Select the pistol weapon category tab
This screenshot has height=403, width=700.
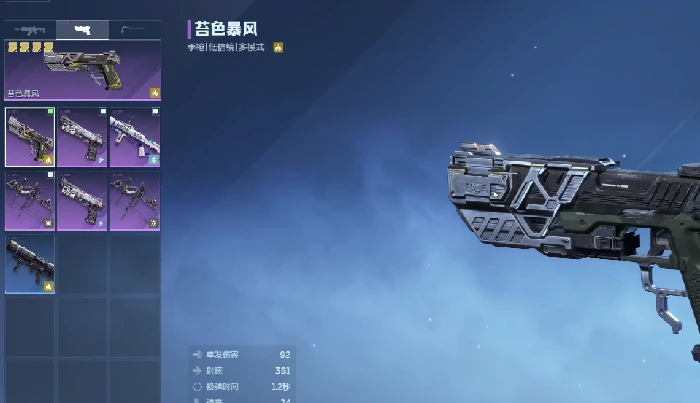(x=82, y=30)
